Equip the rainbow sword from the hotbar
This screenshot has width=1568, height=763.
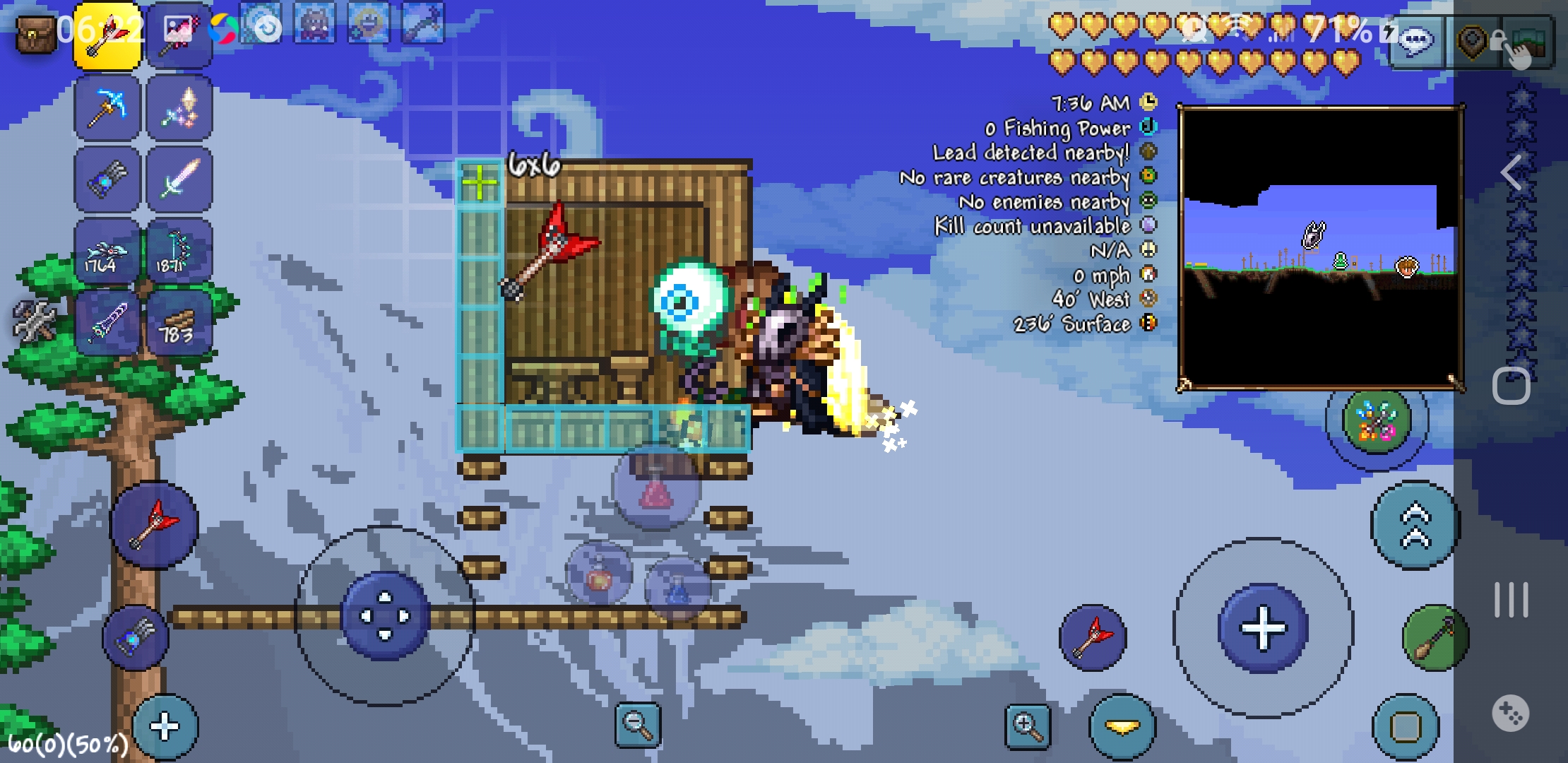tap(179, 179)
